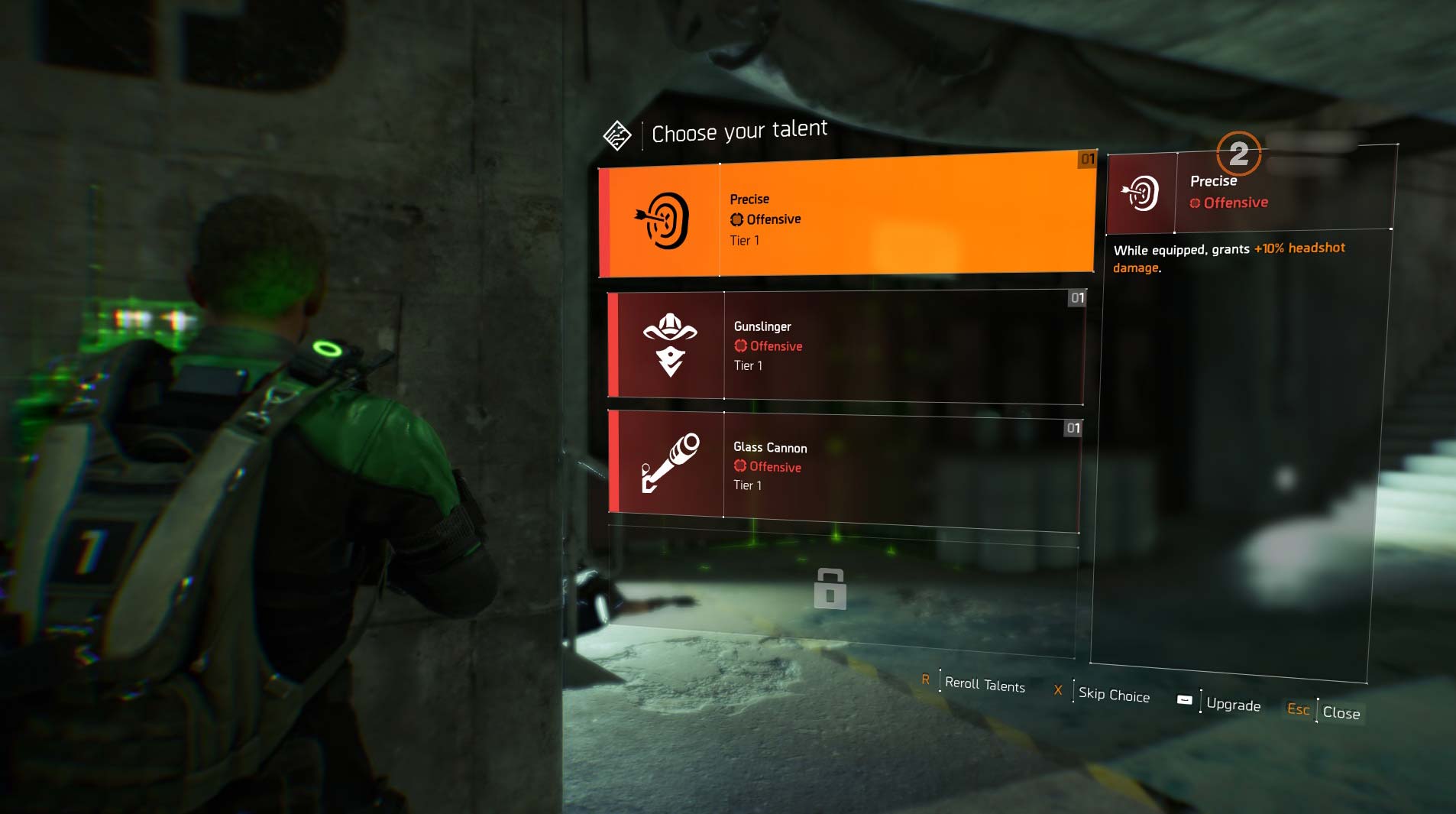This screenshot has width=1456, height=814.
Task: Select the Precise talent card
Action: 846,218
